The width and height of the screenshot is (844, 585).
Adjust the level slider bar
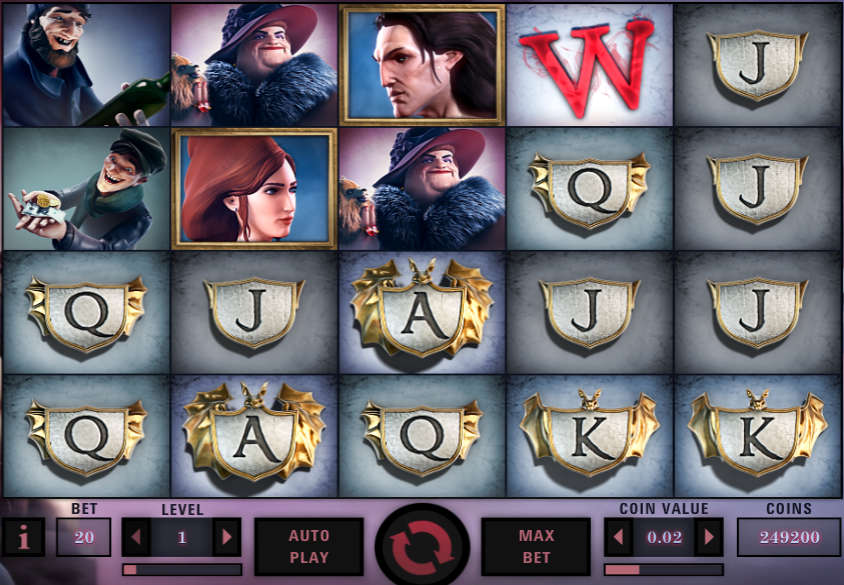point(182,569)
